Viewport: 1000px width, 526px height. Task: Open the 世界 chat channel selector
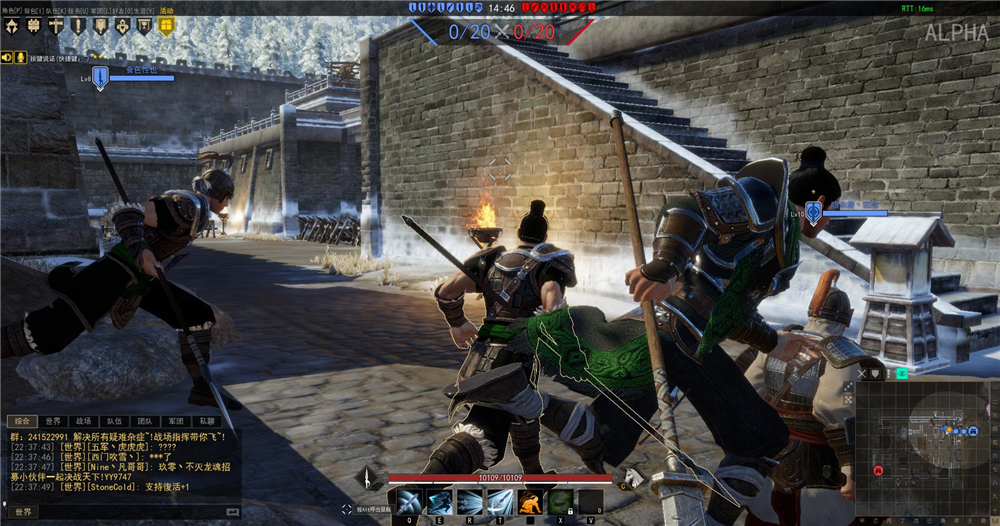[23, 512]
